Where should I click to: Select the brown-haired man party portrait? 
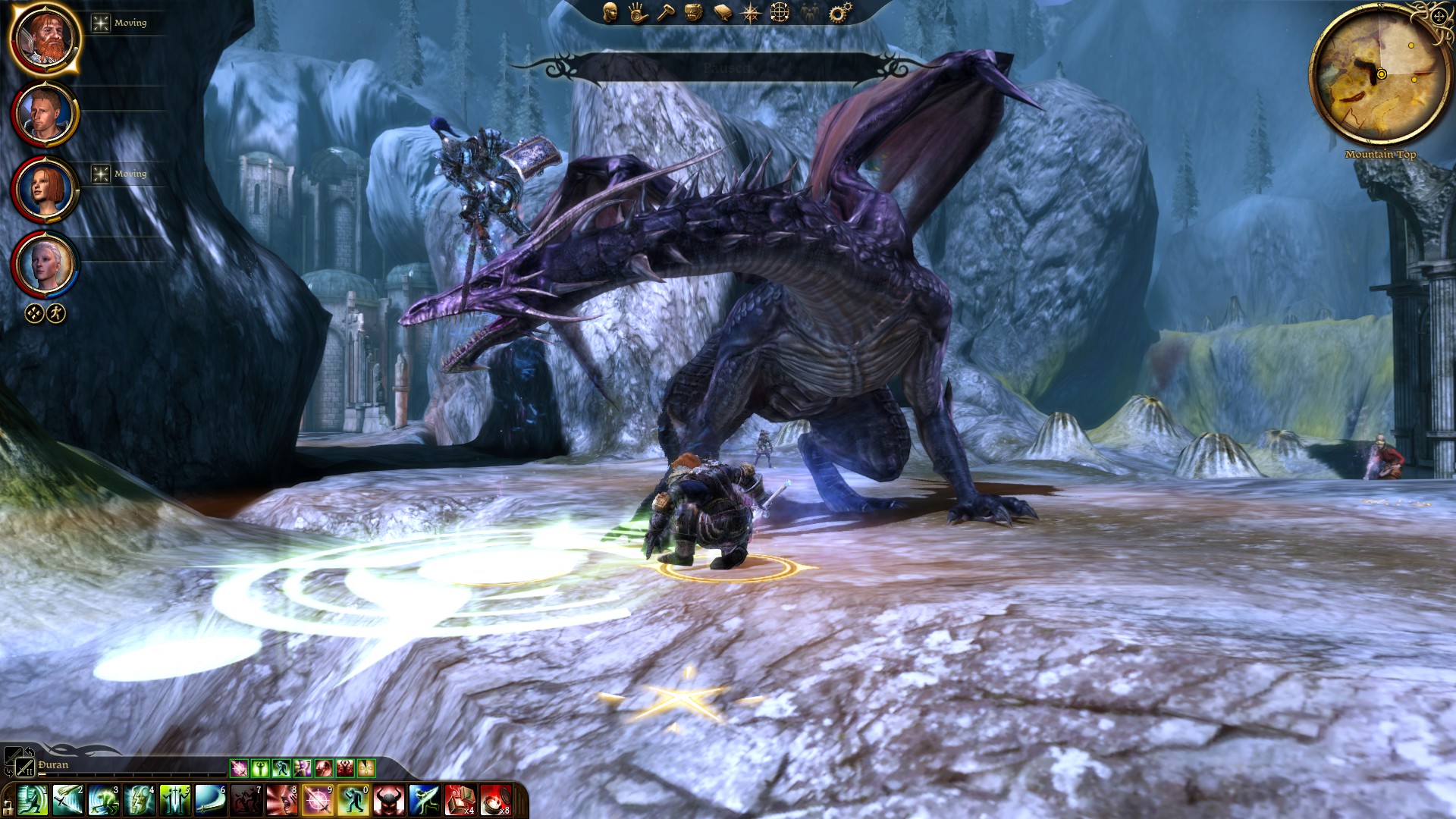pos(45,115)
